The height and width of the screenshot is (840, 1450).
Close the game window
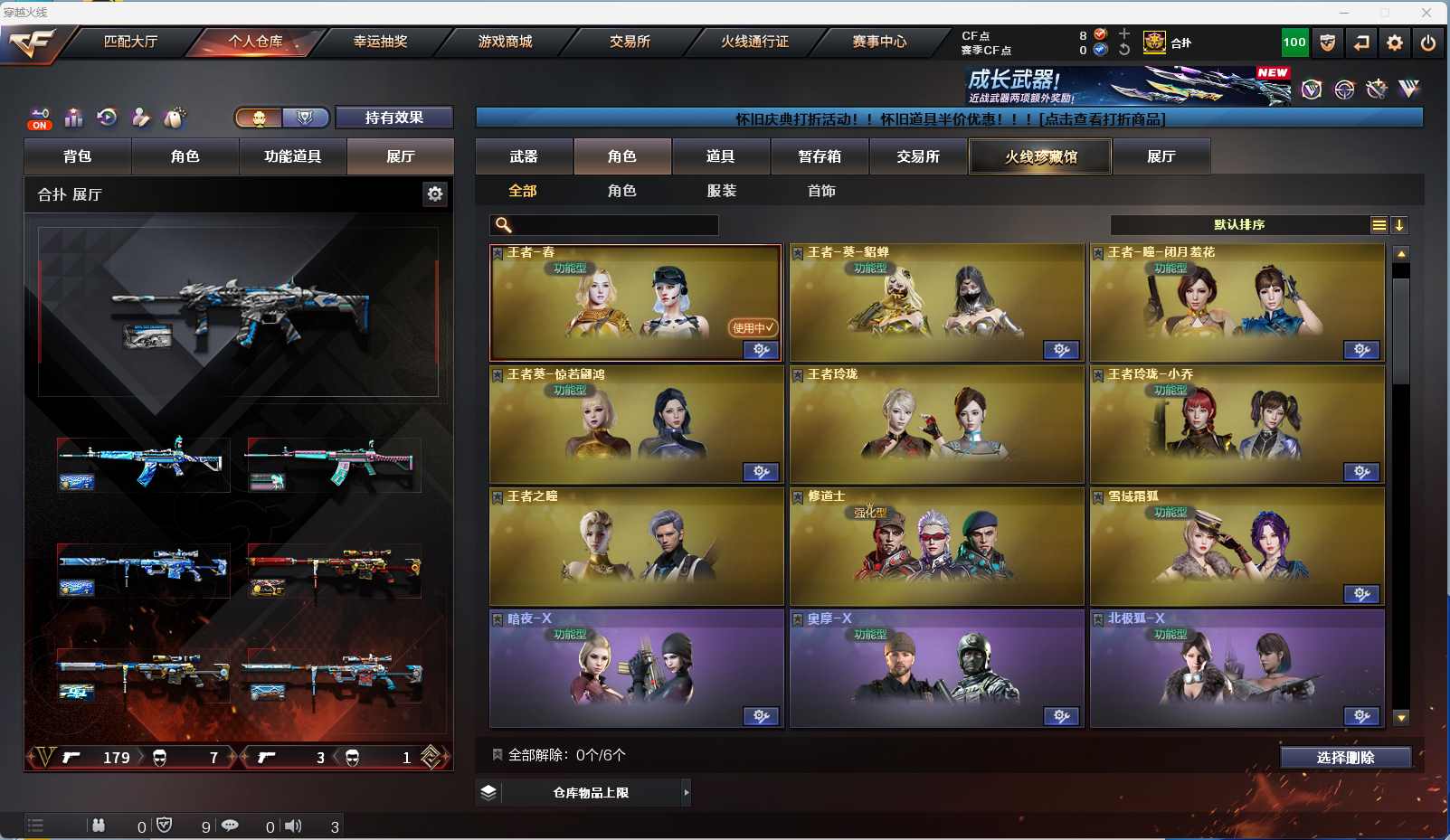tap(1426, 13)
